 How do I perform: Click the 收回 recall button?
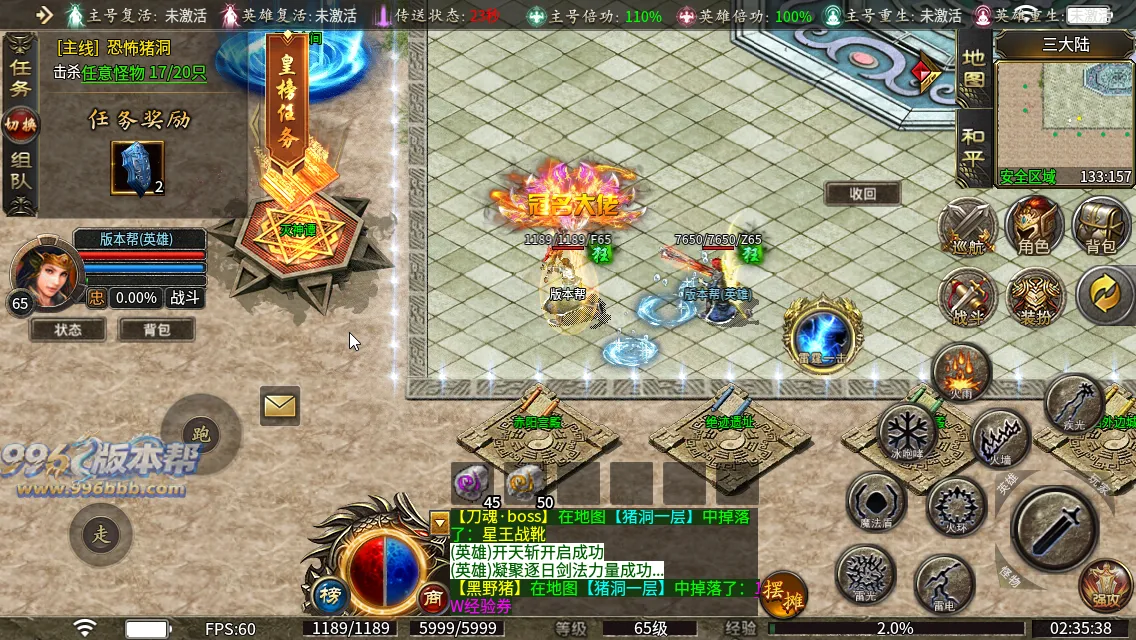pyautogui.click(x=862, y=194)
